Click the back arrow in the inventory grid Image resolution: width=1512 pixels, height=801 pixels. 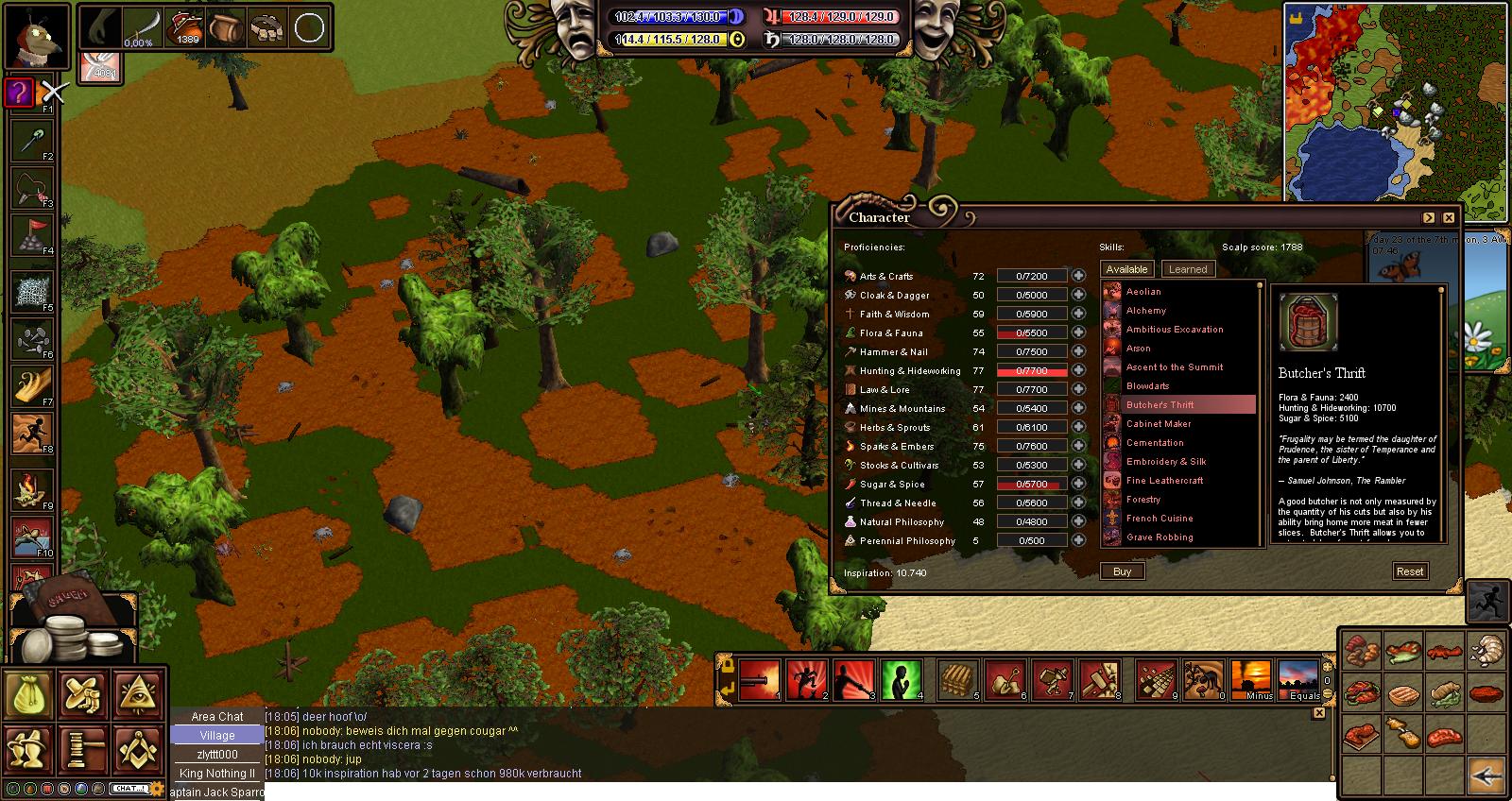coord(1487,775)
